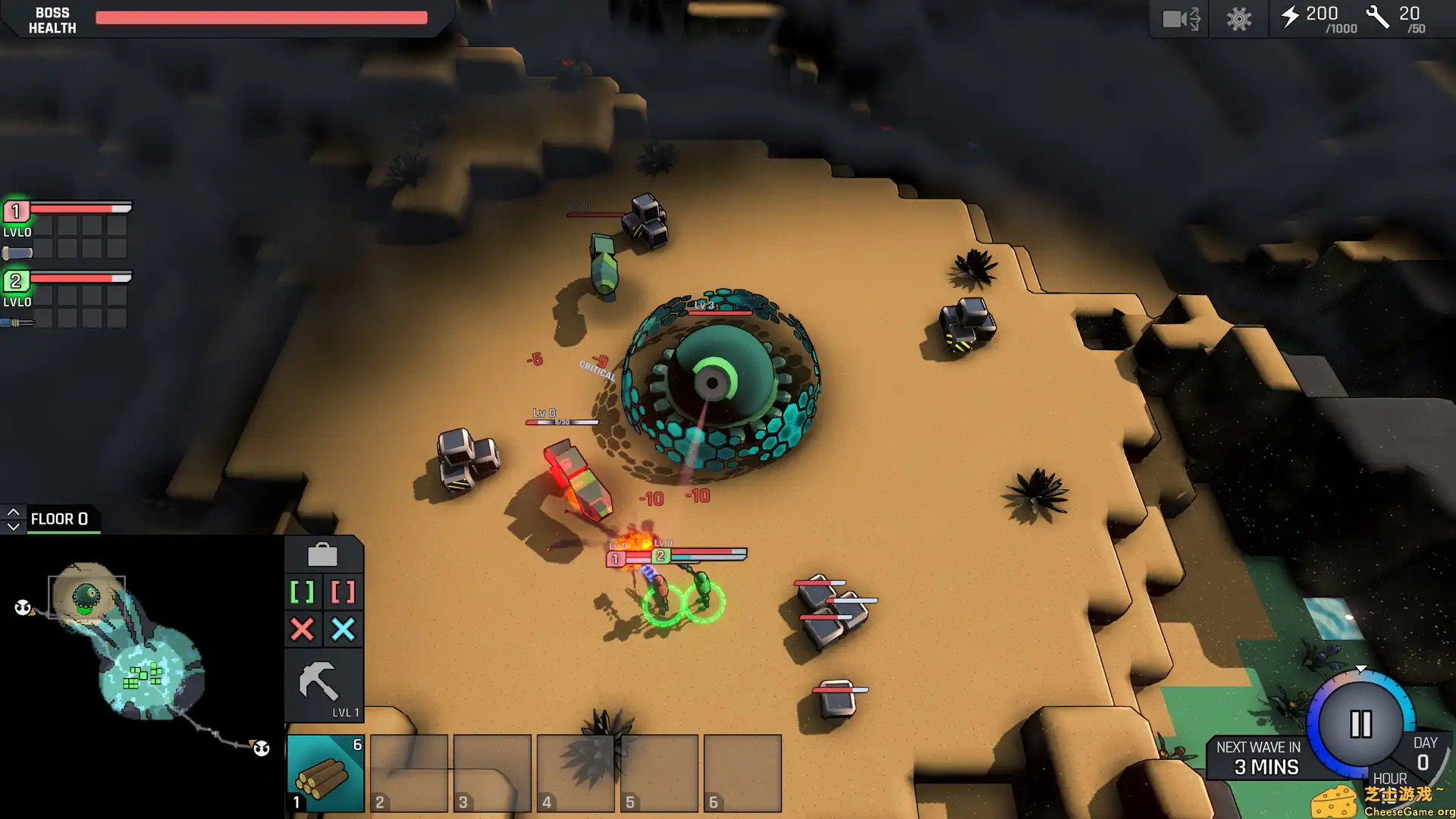The width and height of the screenshot is (1456, 819).
Task: Click the Boss Health bar
Action: click(x=261, y=17)
